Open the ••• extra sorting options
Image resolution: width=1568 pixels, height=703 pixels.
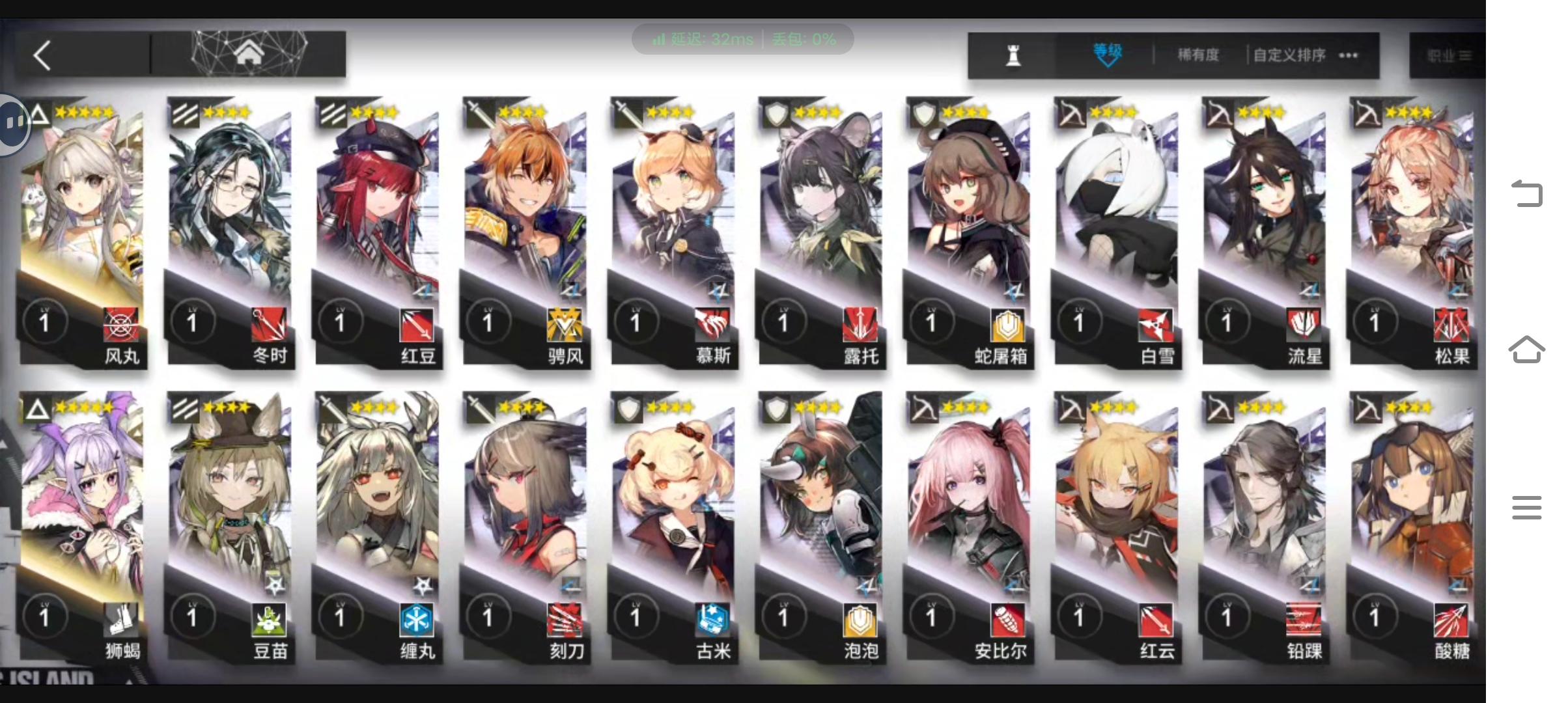1347,55
